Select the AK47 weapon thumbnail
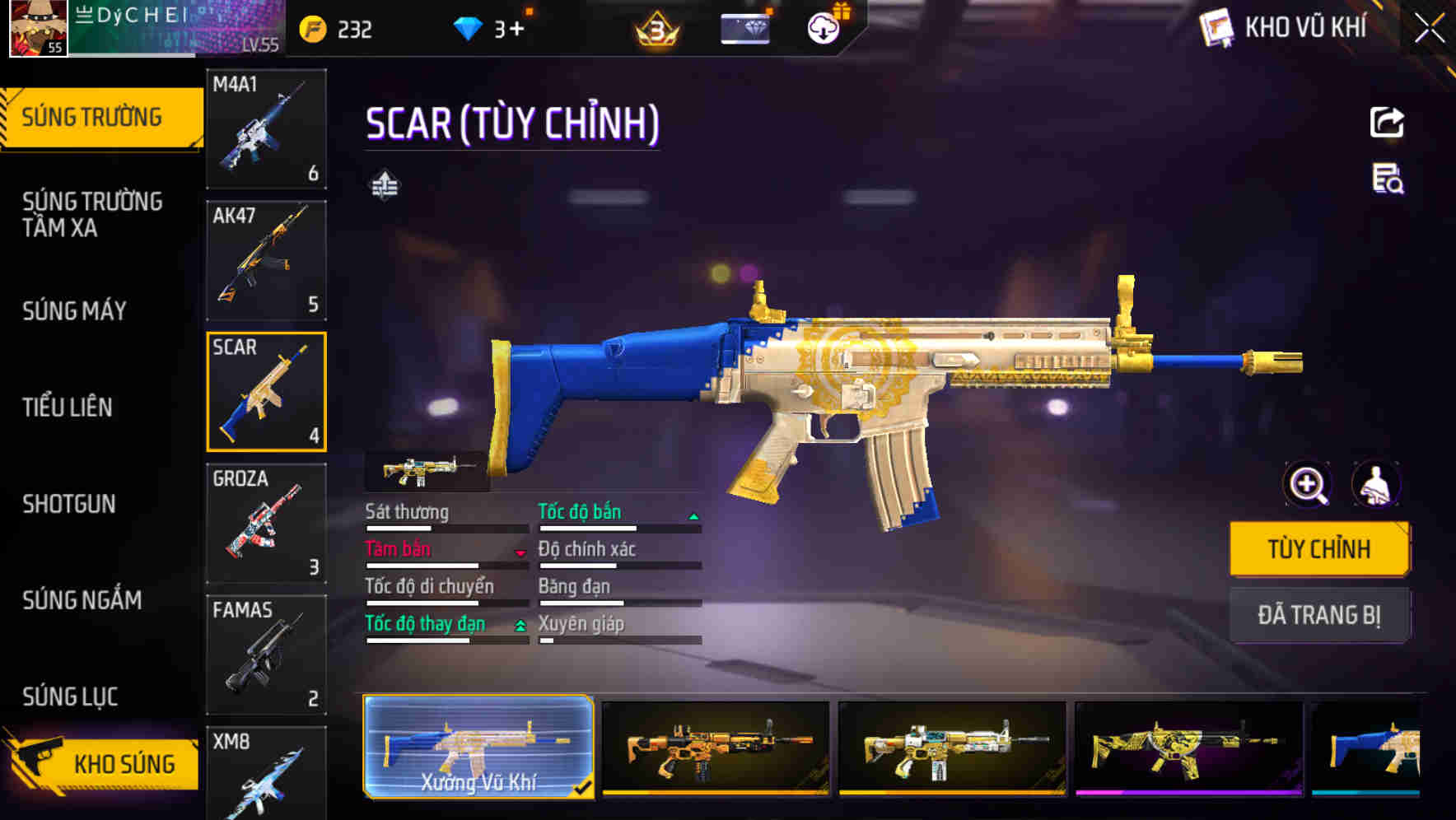1456x820 pixels. coord(265,259)
